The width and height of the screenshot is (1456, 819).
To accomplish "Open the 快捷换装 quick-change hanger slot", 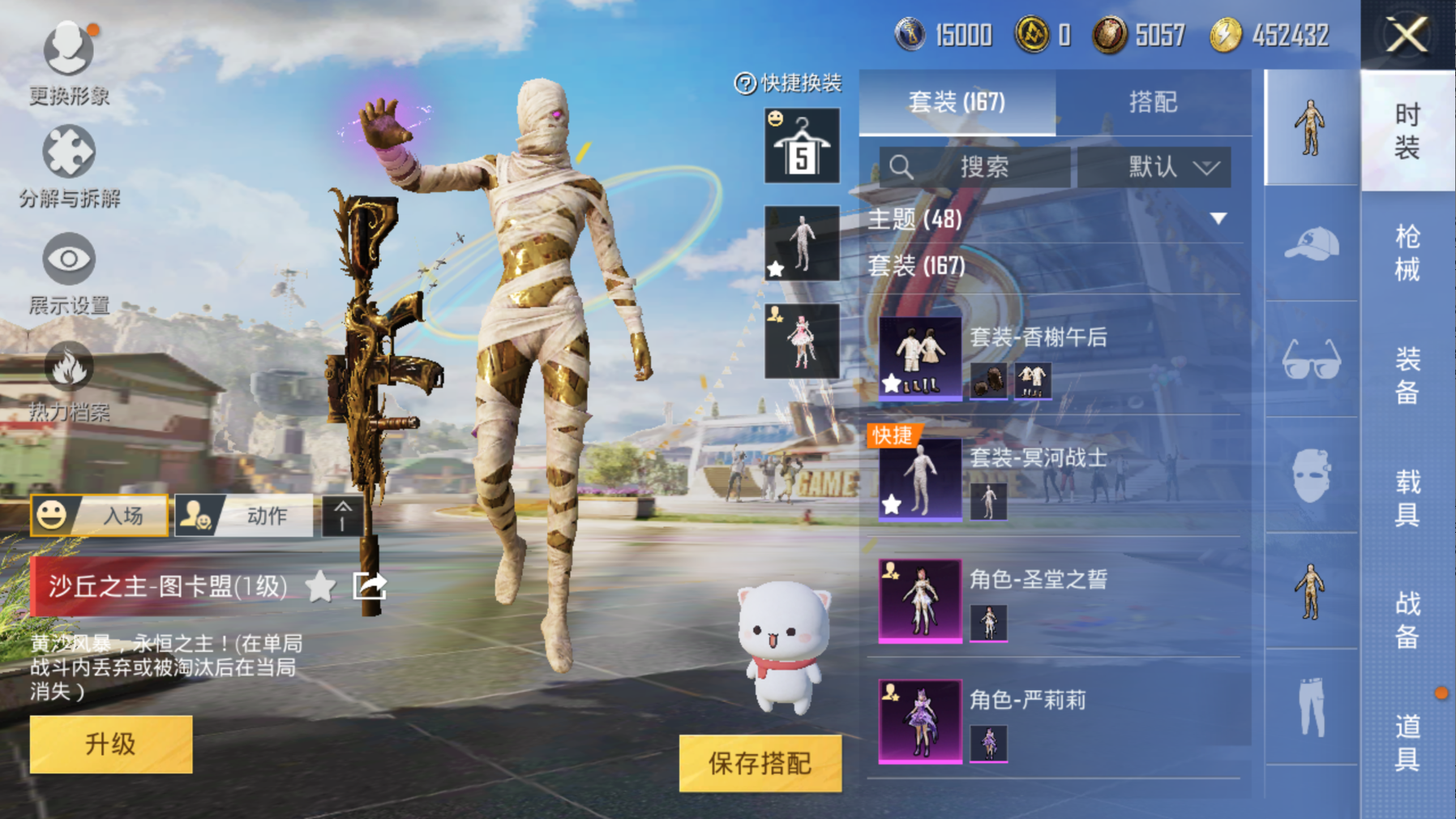I will point(801,146).
